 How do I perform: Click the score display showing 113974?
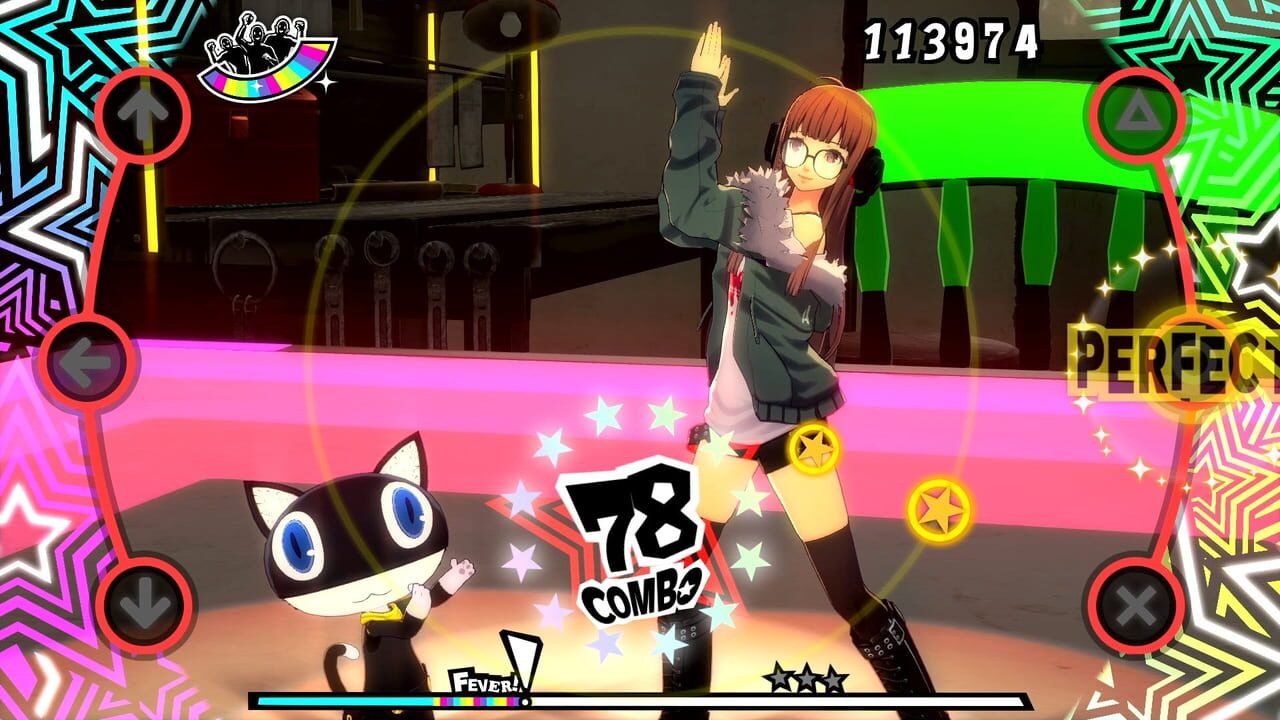click(x=948, y=42)
